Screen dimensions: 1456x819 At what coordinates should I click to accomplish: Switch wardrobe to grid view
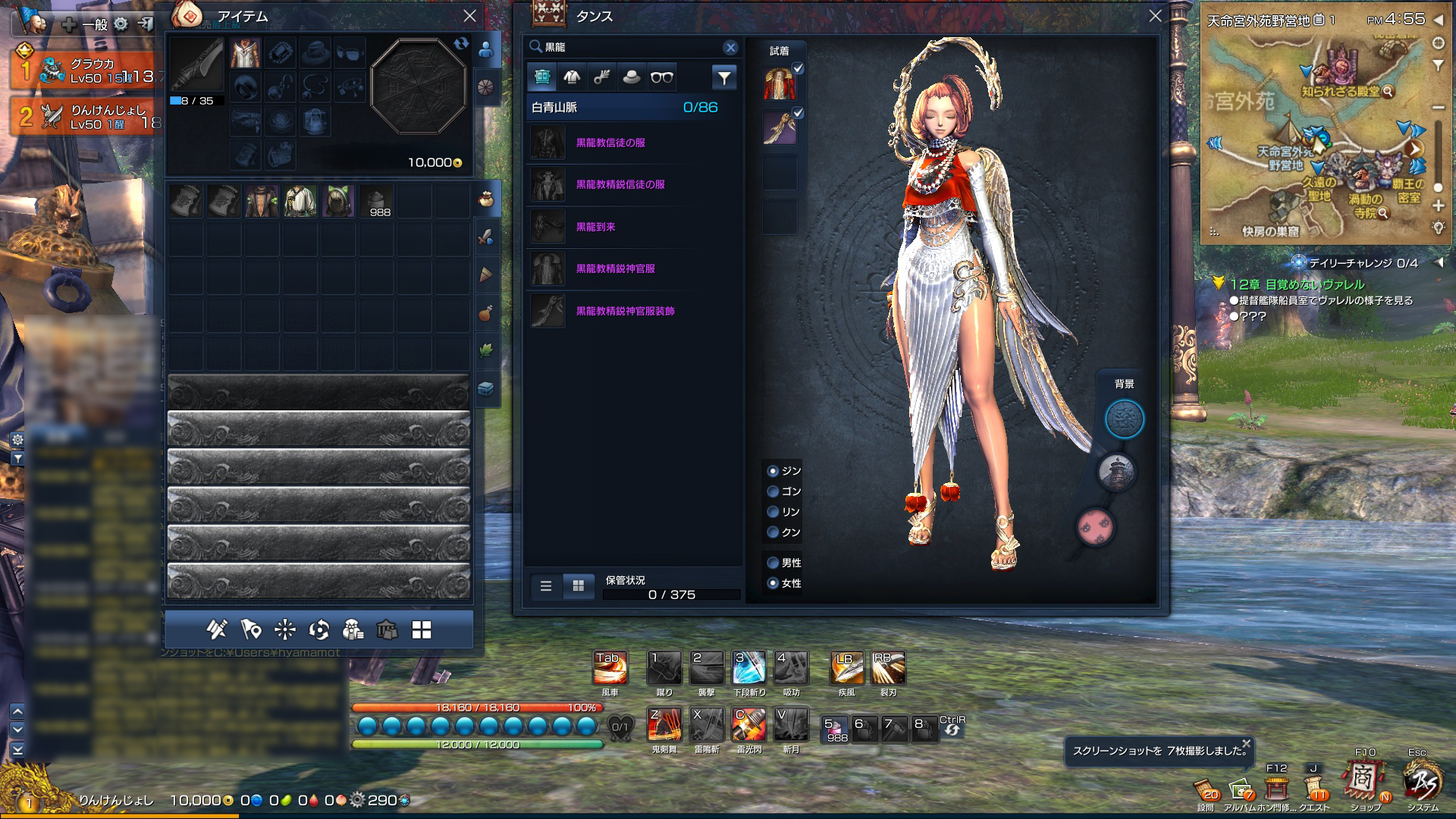pyautogui.click(x=578, y=585)
